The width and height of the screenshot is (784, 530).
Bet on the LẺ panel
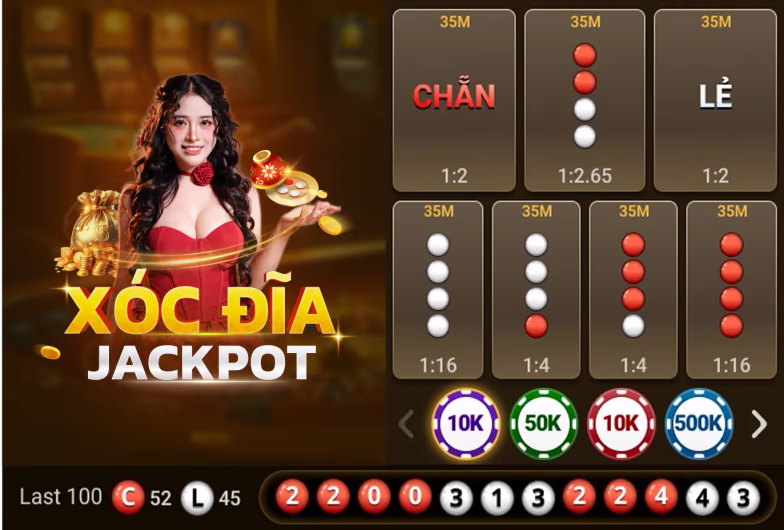715,100
